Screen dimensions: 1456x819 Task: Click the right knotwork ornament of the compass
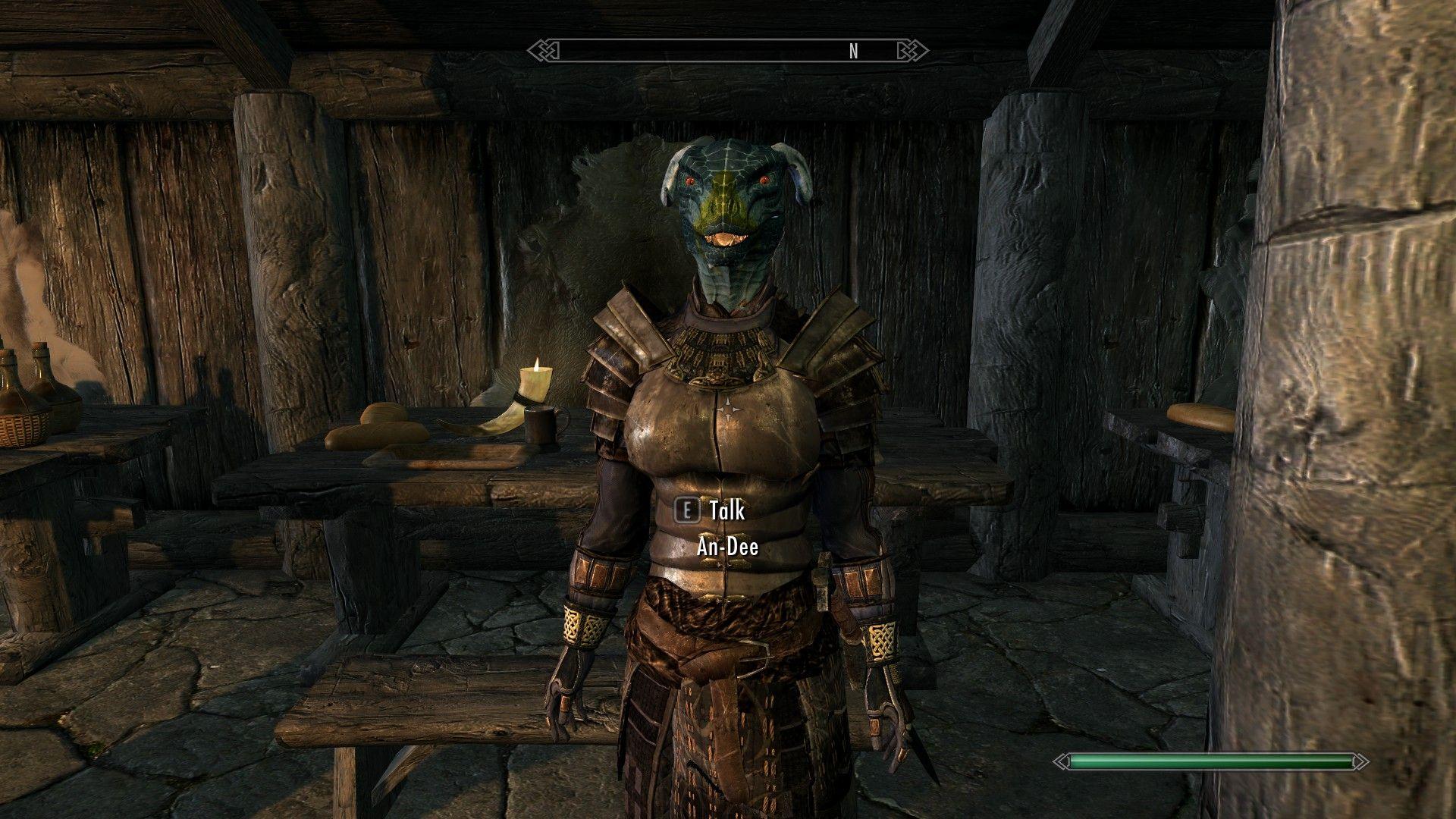point(912,50)
